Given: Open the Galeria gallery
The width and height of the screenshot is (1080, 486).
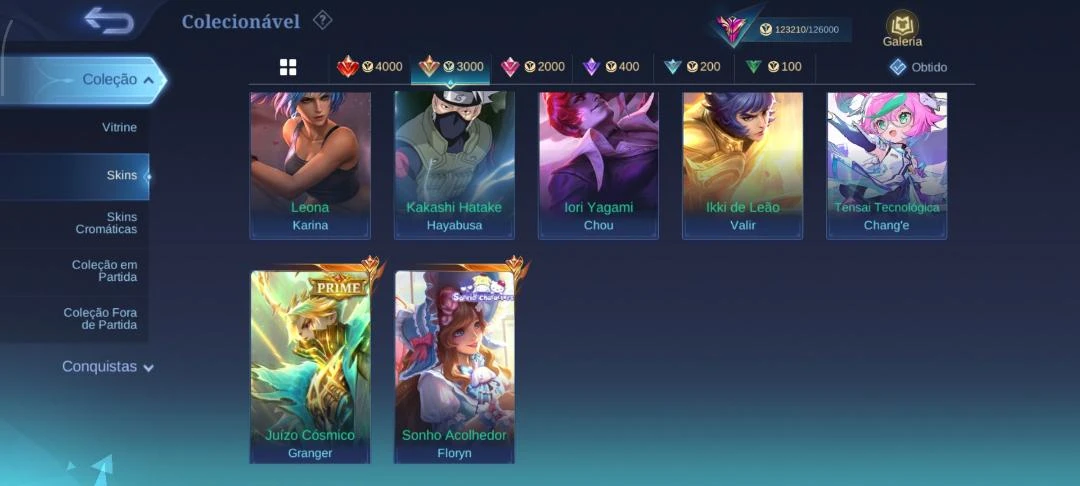Looking at the screenshot, I should point(902,29).
